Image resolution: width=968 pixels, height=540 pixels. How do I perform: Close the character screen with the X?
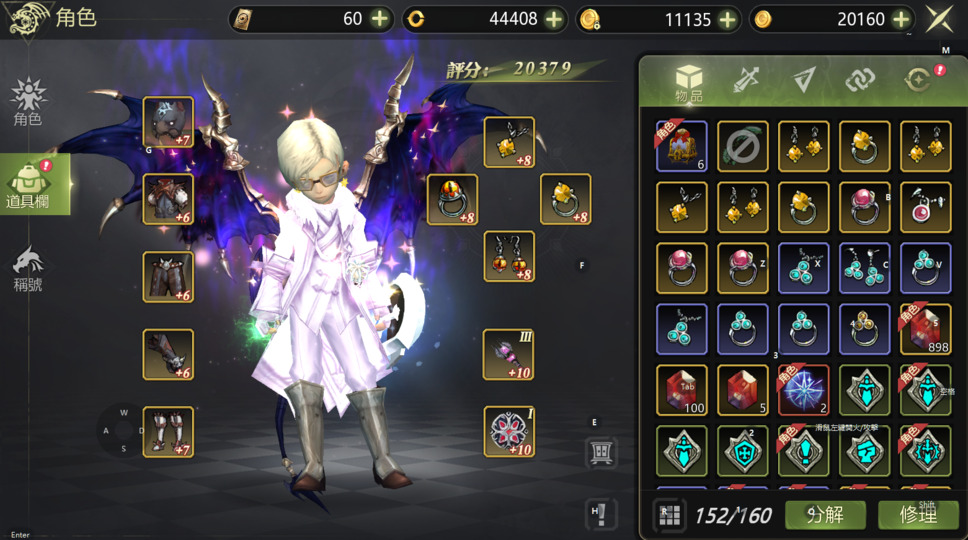point(939,19)
